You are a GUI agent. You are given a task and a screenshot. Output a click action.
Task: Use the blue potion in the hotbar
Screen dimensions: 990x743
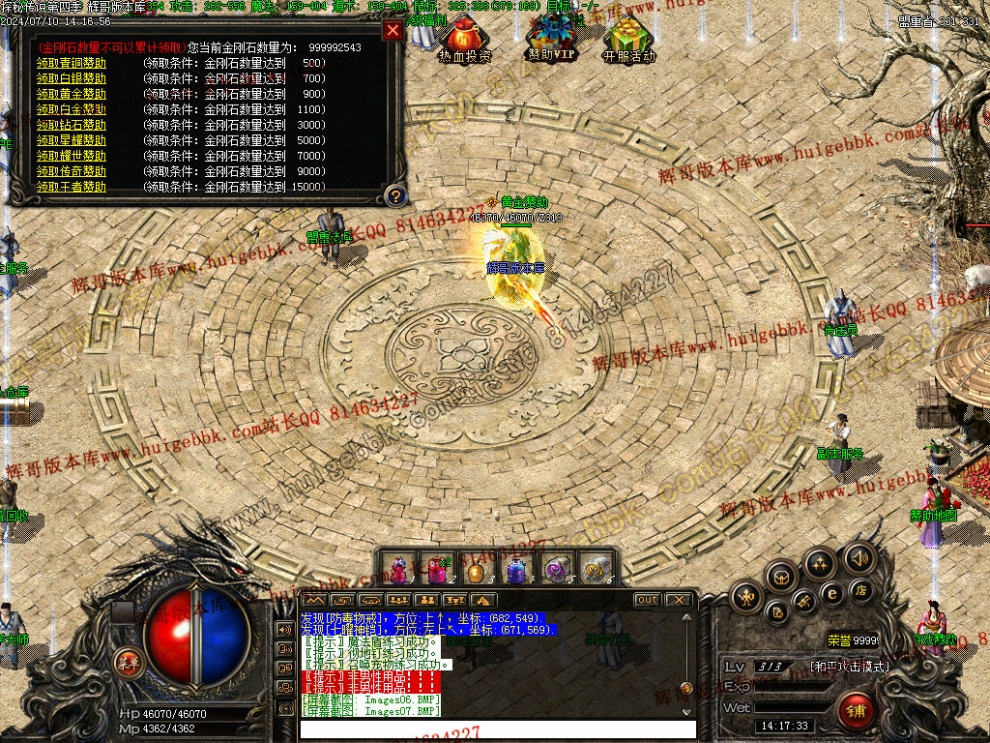[516, 570]
